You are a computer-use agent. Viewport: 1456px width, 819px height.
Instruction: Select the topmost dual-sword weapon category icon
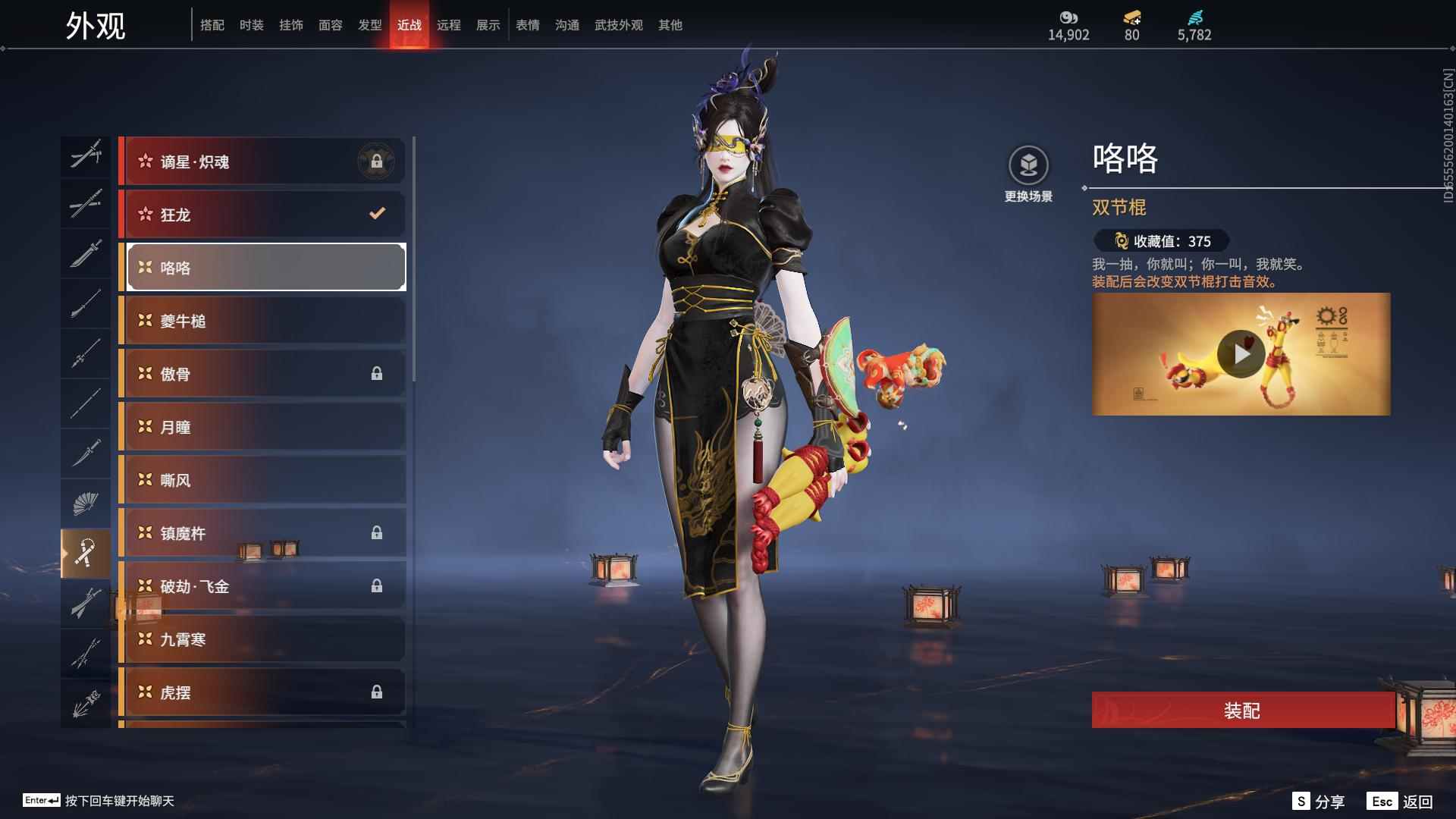(x=86, y=155)
